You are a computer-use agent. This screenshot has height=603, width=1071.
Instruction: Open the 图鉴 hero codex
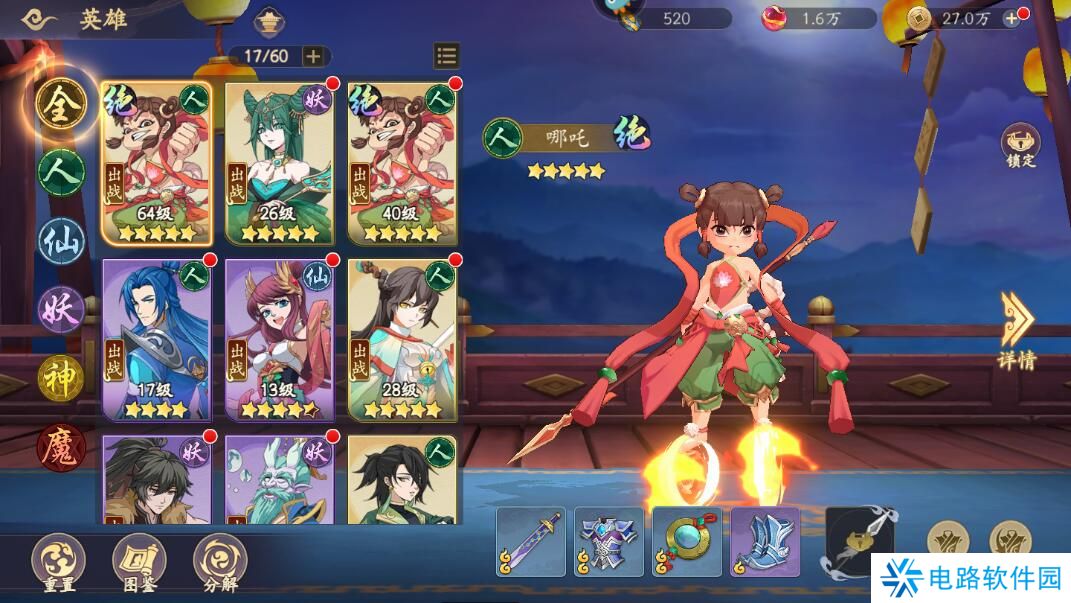[x=139, y=561]
